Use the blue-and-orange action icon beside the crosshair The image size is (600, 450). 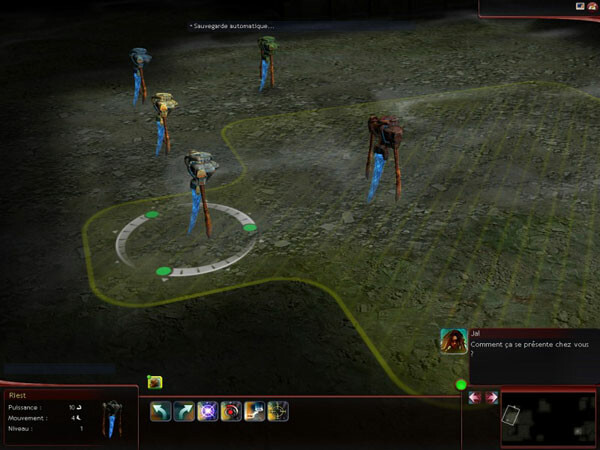click(x=254, y=411)
